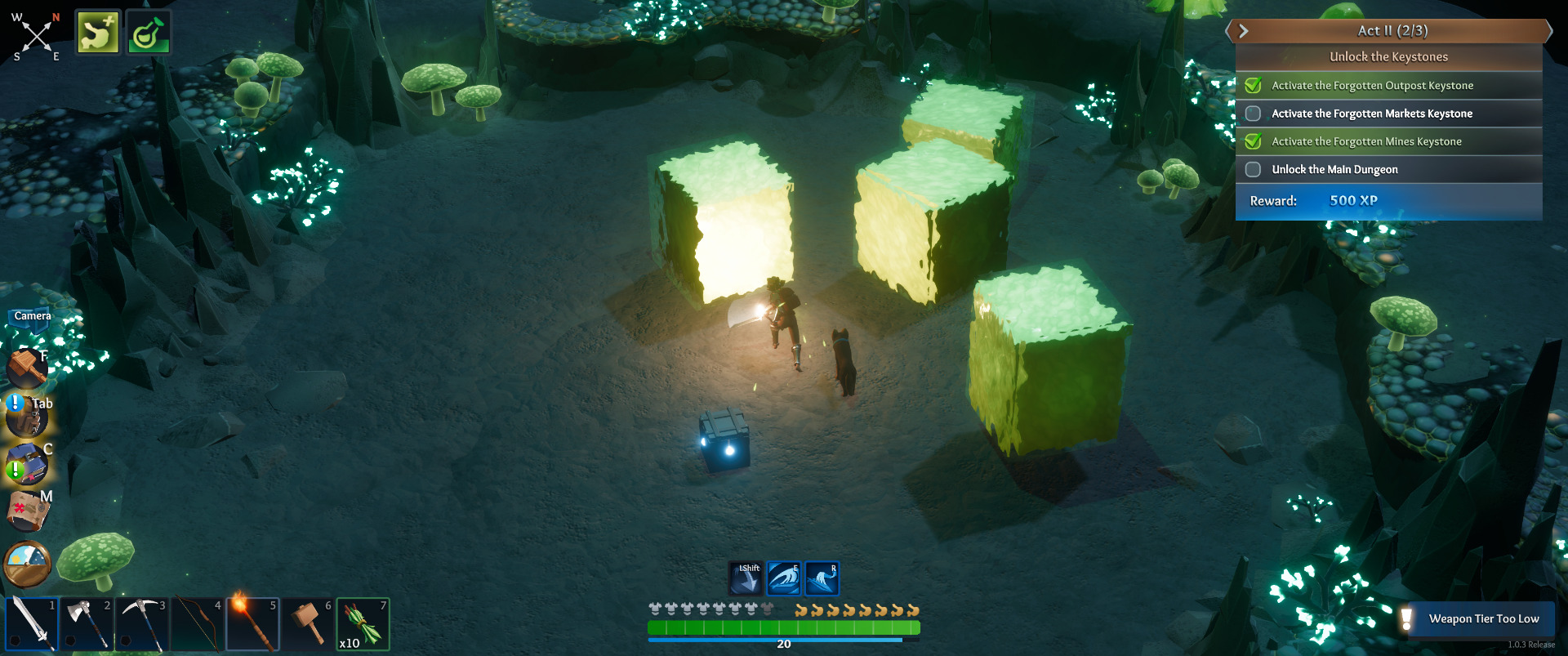Click the stomach food buff icon
1568x656 pixels.
coord(98,33)
